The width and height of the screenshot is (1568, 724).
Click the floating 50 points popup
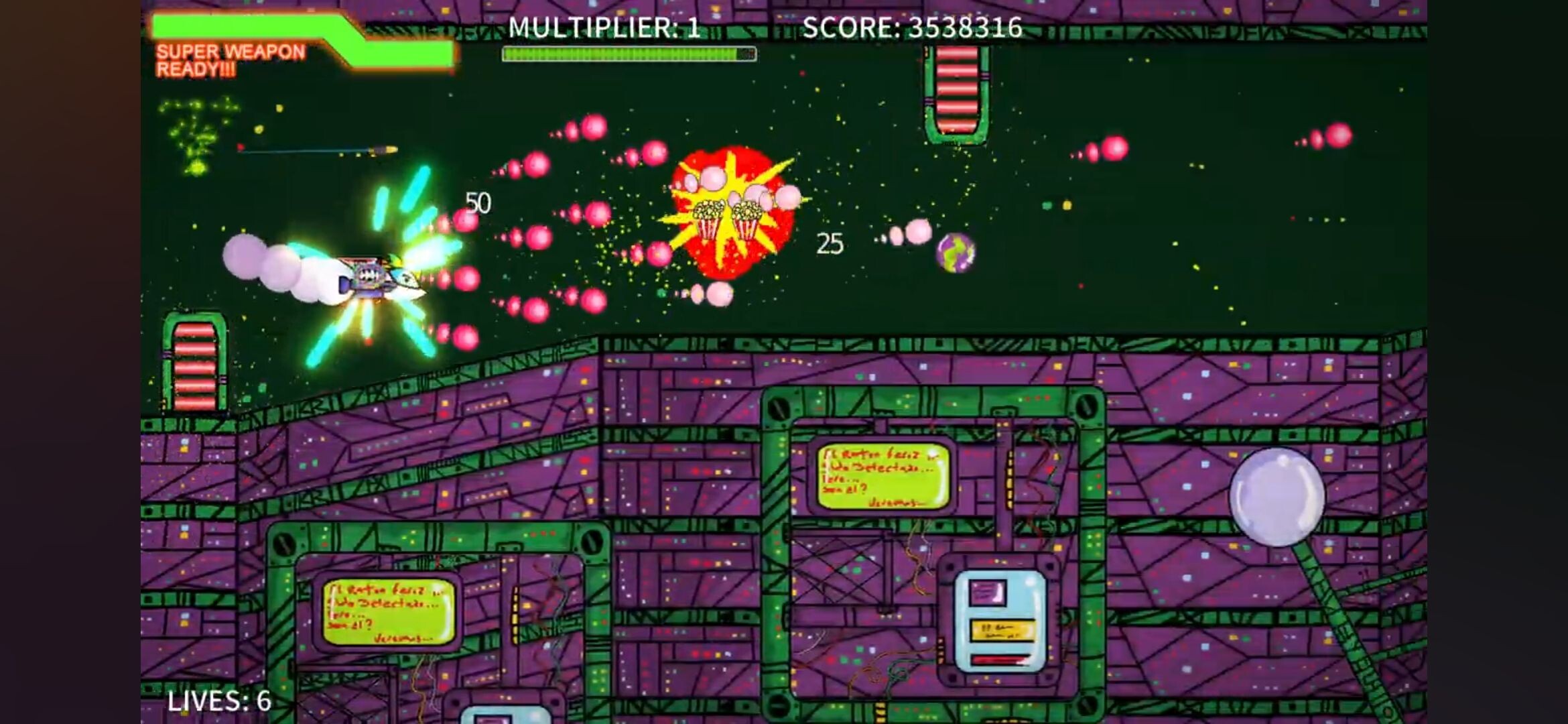click(478, 203)
